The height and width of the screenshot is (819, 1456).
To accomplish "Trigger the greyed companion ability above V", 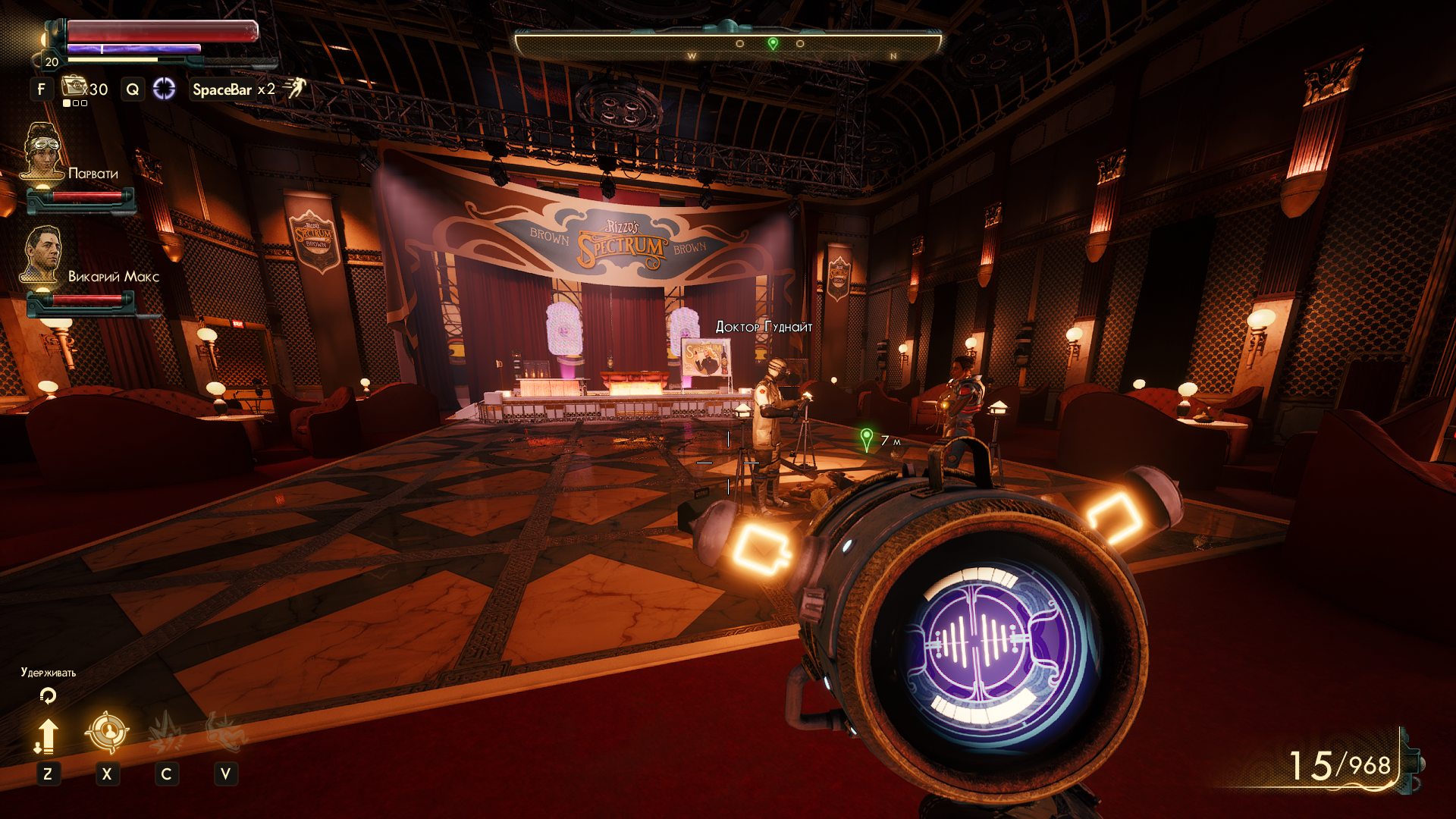I will (x=225, y=732).
